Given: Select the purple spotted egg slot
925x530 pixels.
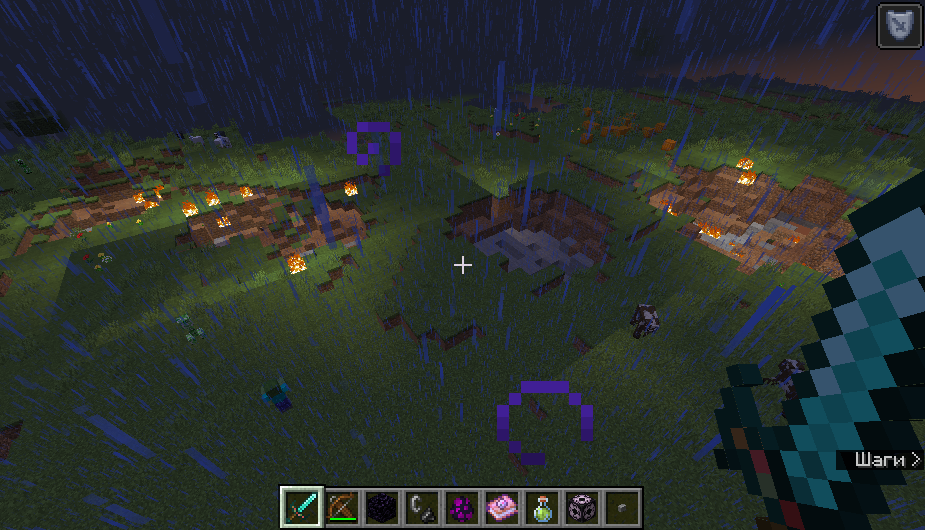Looking at the screenshot, I should click(461, 507).
